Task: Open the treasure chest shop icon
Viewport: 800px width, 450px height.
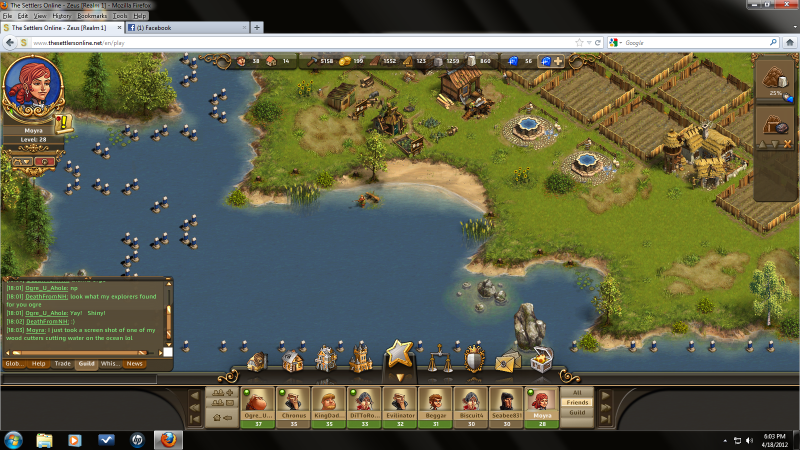Action: point(543,359)
